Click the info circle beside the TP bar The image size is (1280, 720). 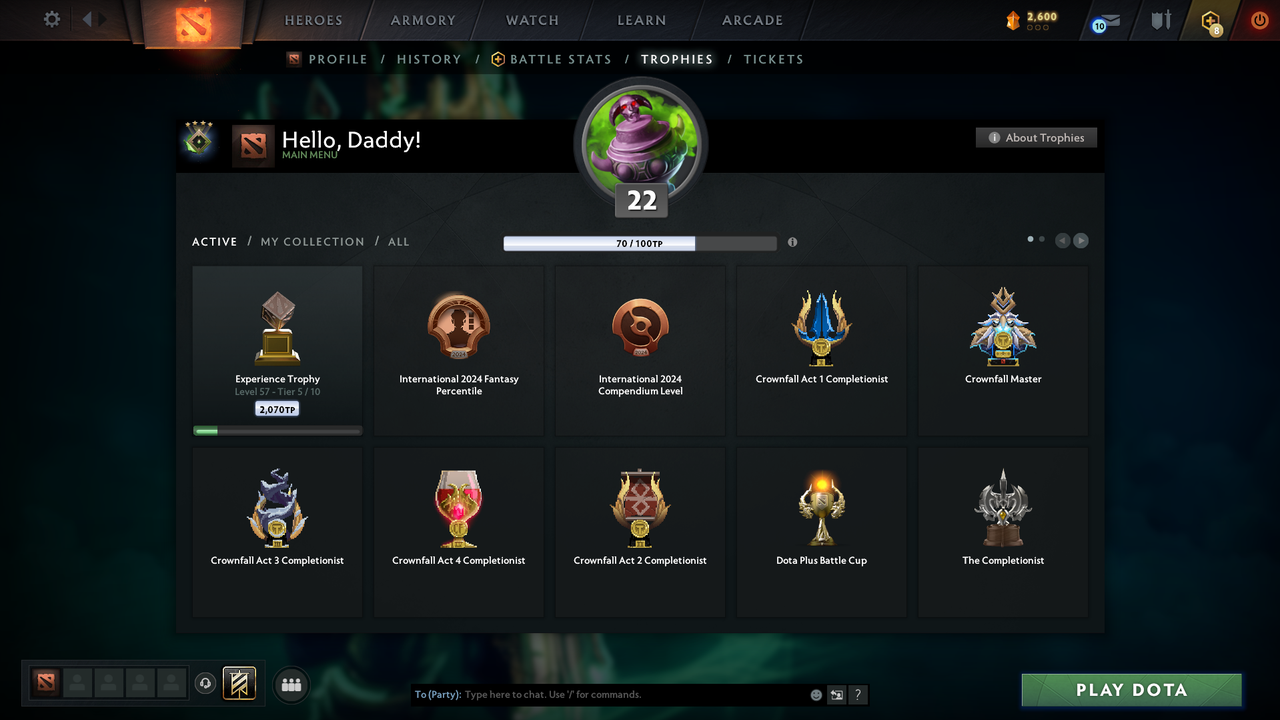click(x=792, y=242)
